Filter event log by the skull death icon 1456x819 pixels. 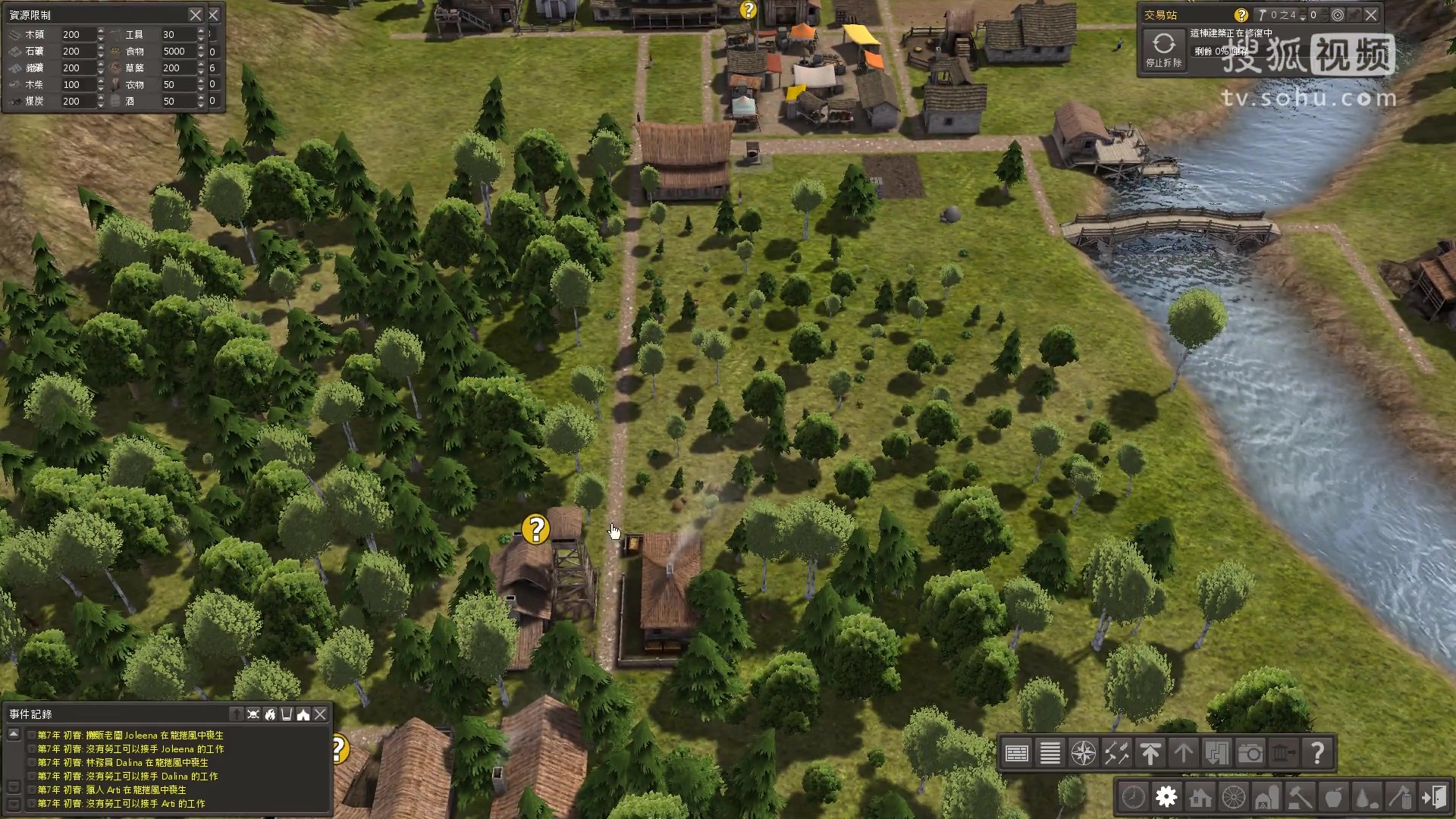(x=253, y=714)
